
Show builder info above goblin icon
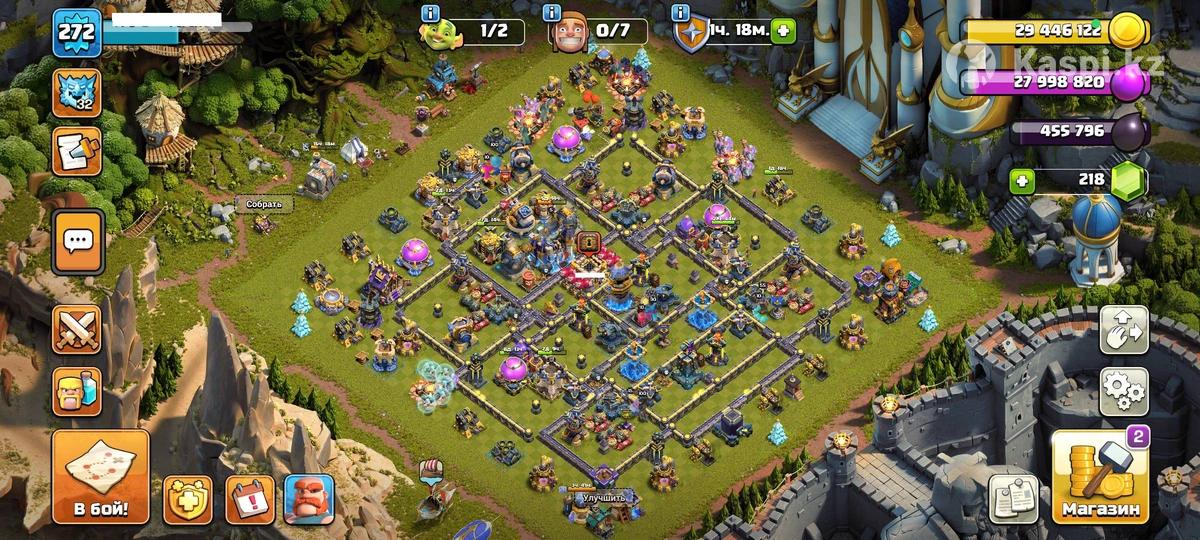coord(431,13)
